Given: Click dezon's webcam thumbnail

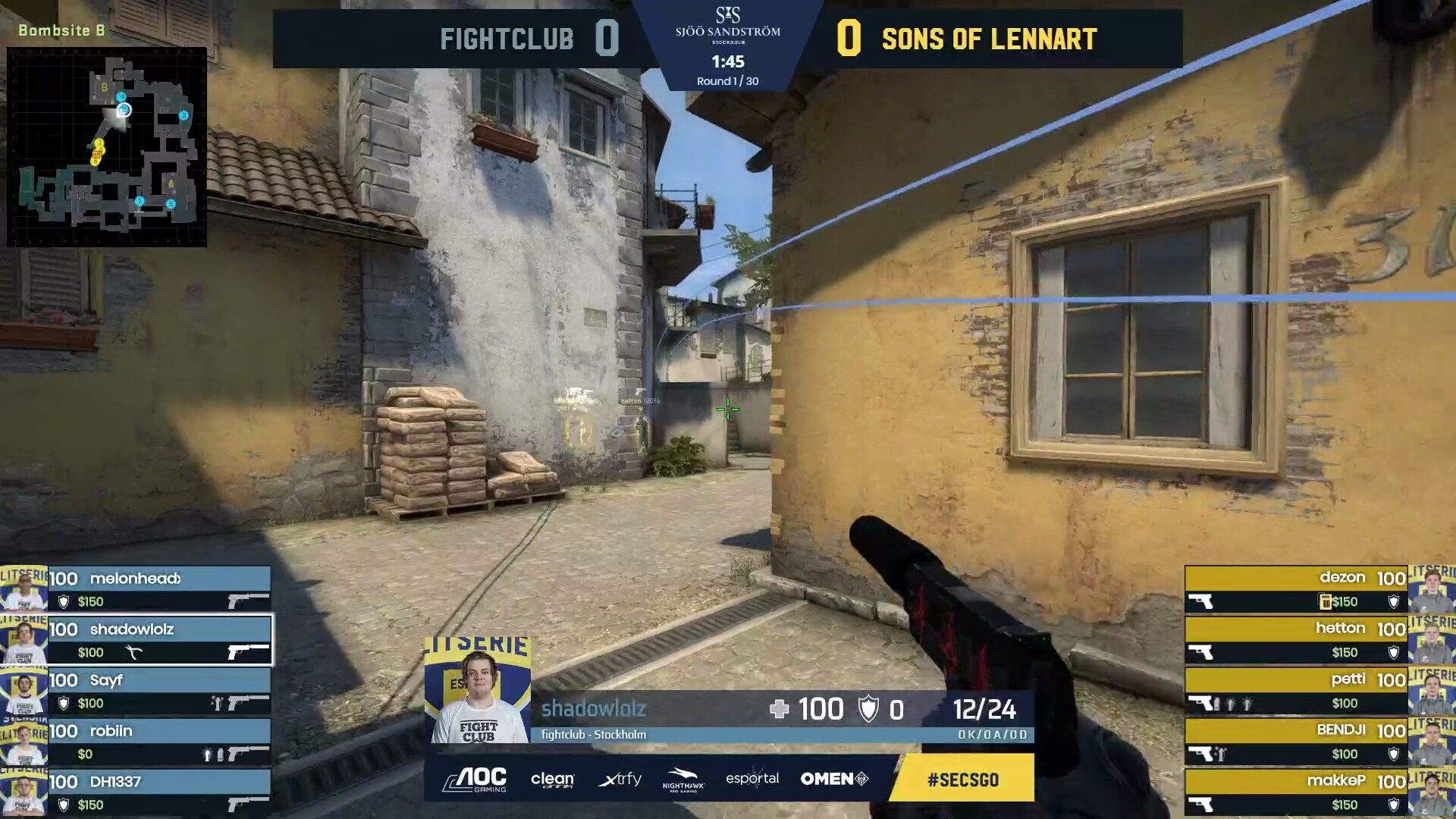Looking at the screenshot, I should [1432, 590].
